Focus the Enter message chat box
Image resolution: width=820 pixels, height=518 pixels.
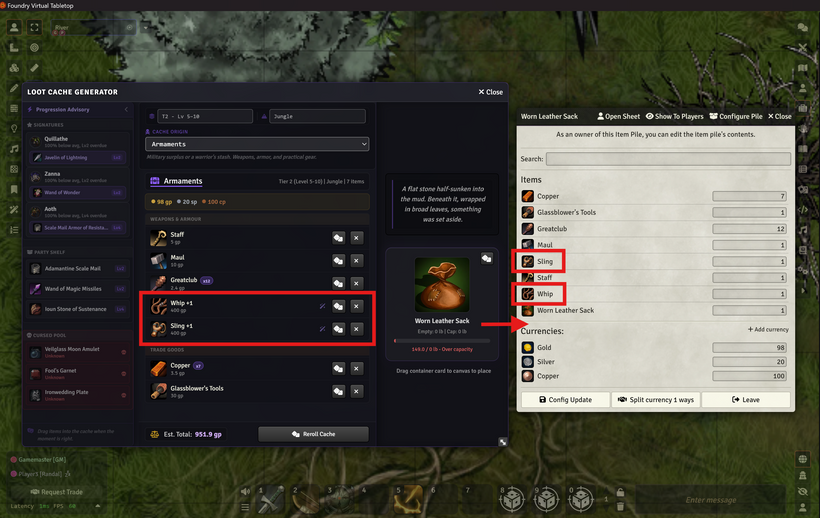tap(711, 500)
